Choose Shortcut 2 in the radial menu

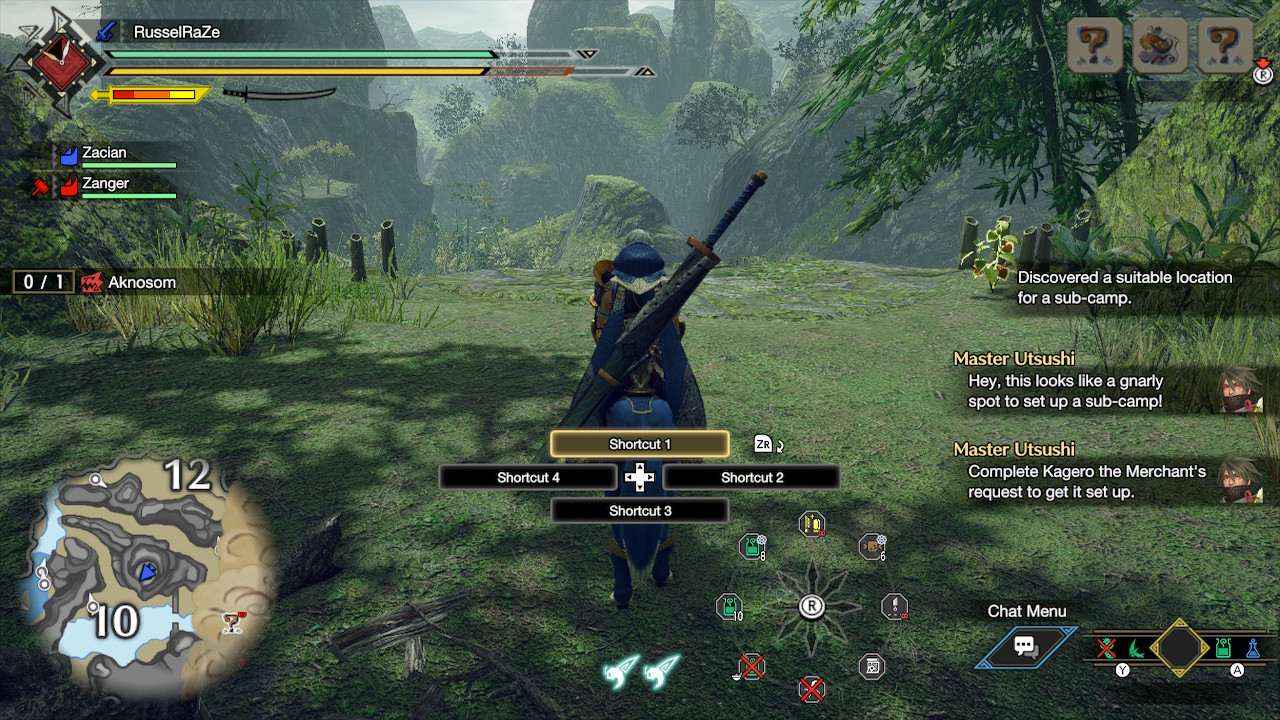pos(751,478)
